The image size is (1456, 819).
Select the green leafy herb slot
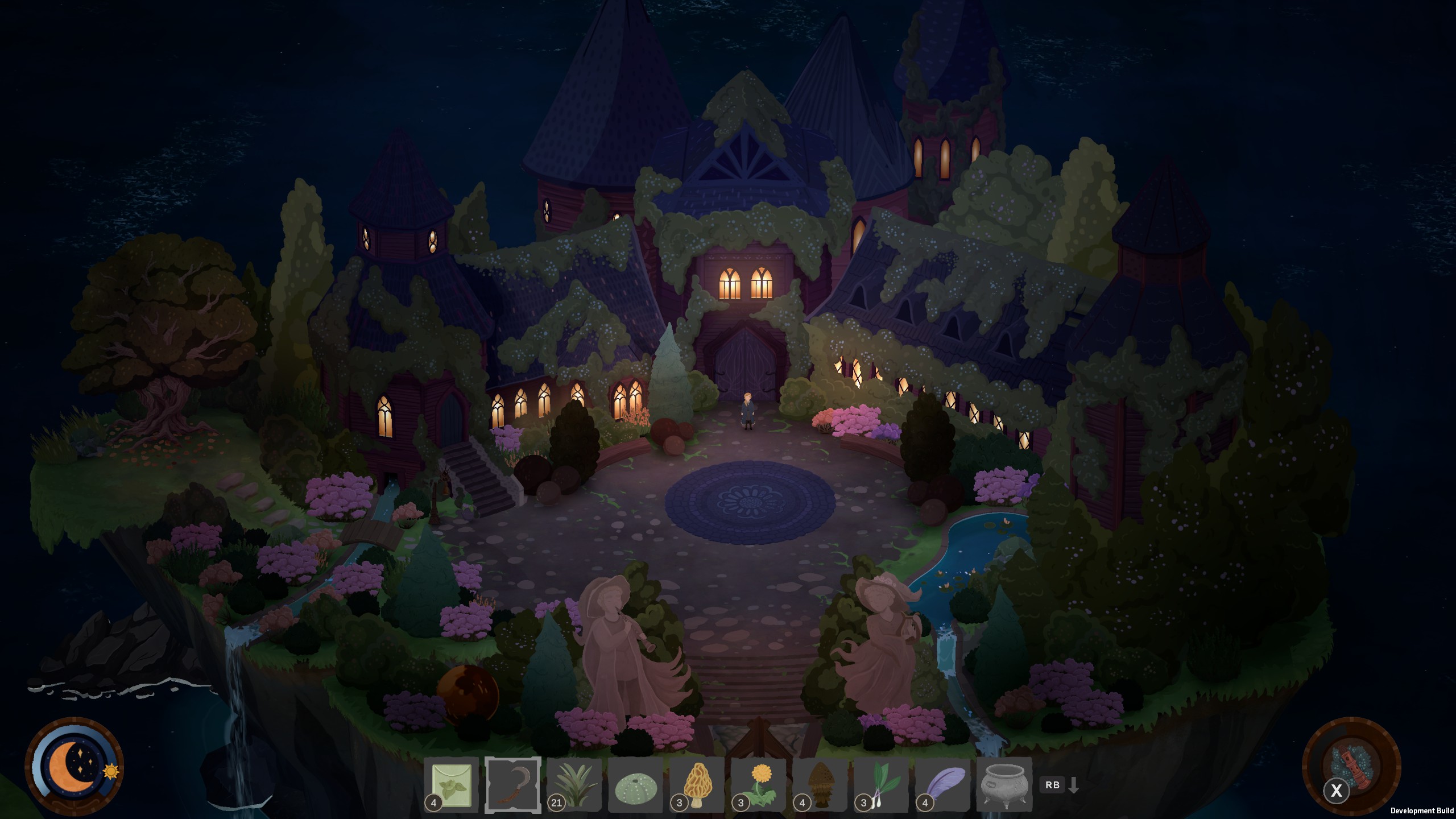click(x=882, y=785)
